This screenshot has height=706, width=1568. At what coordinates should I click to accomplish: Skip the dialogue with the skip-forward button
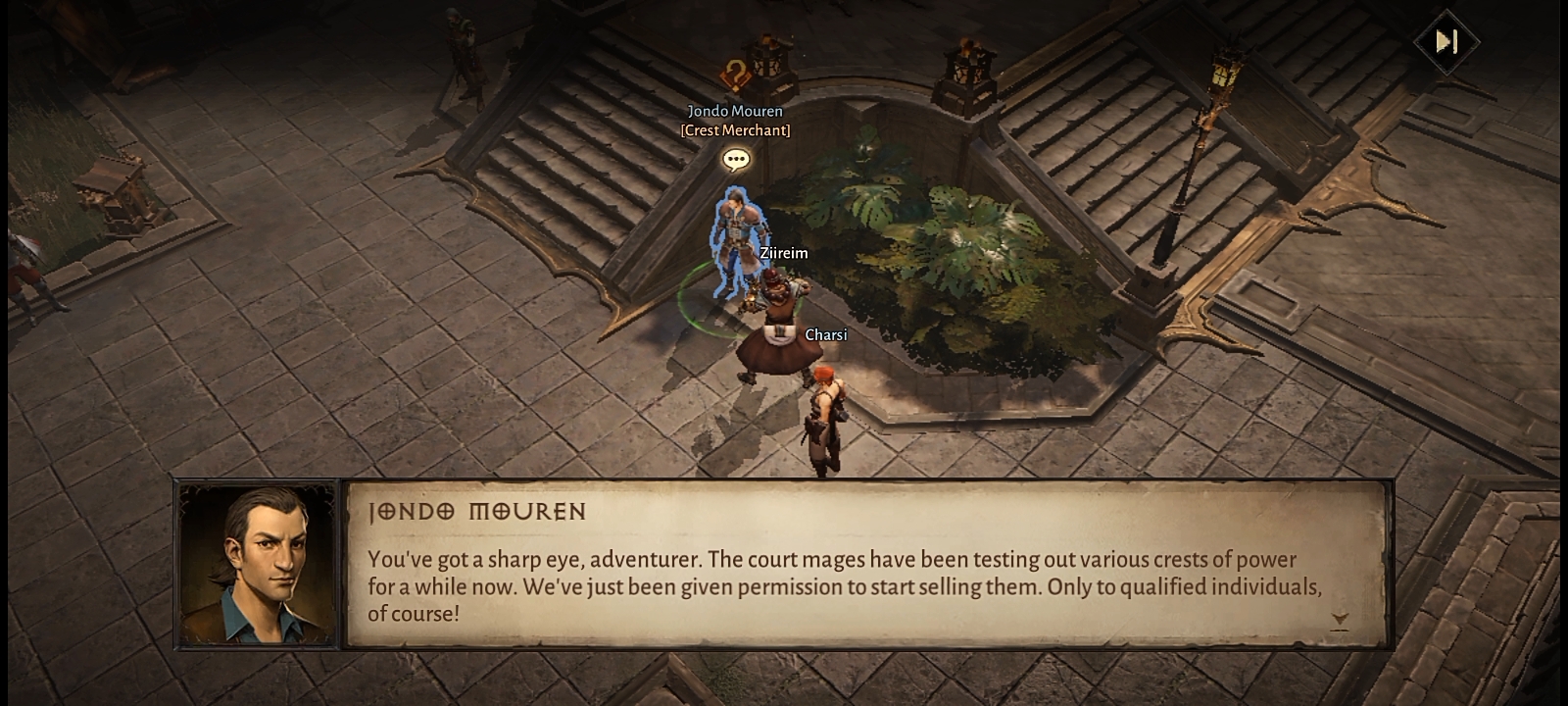(1445, 41)
